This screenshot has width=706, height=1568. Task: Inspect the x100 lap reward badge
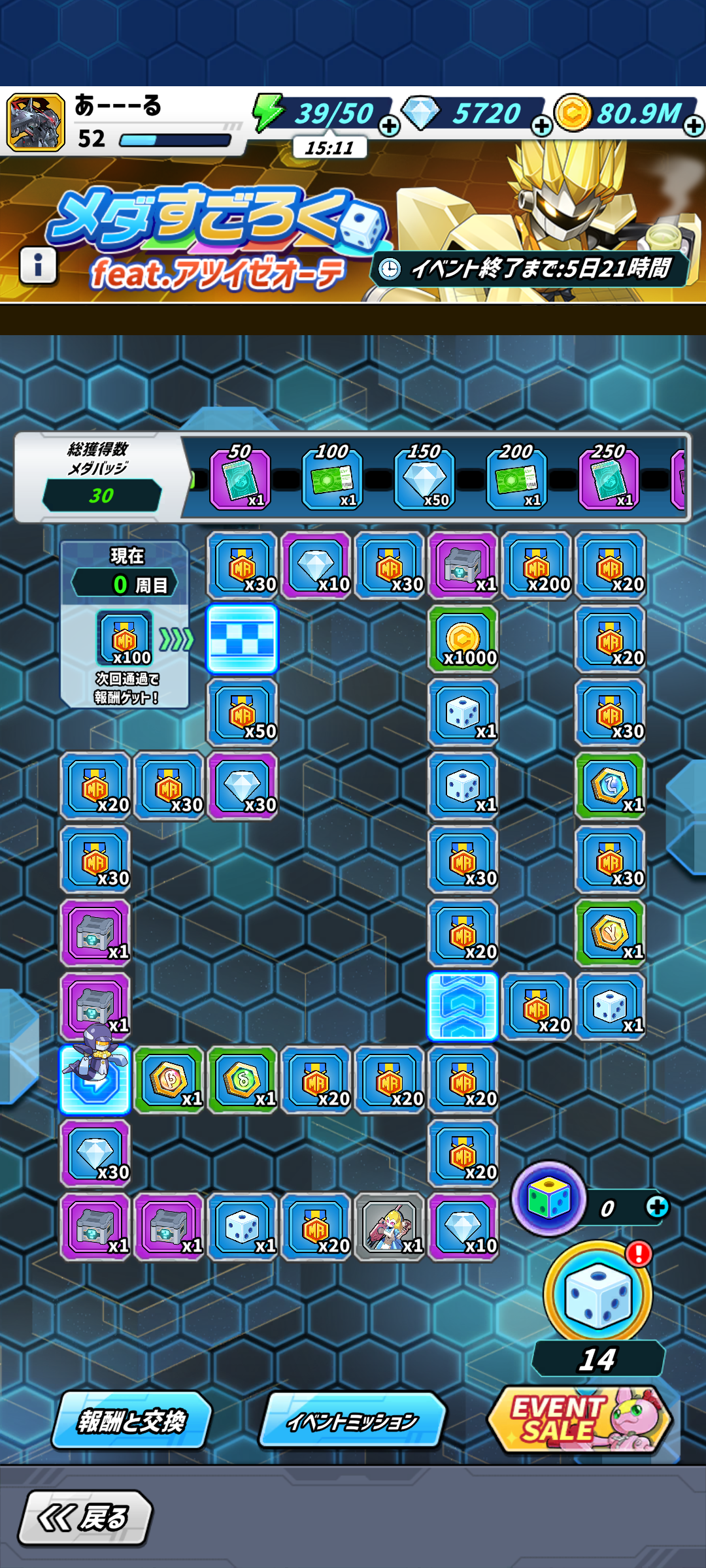(x=124, y=638)
